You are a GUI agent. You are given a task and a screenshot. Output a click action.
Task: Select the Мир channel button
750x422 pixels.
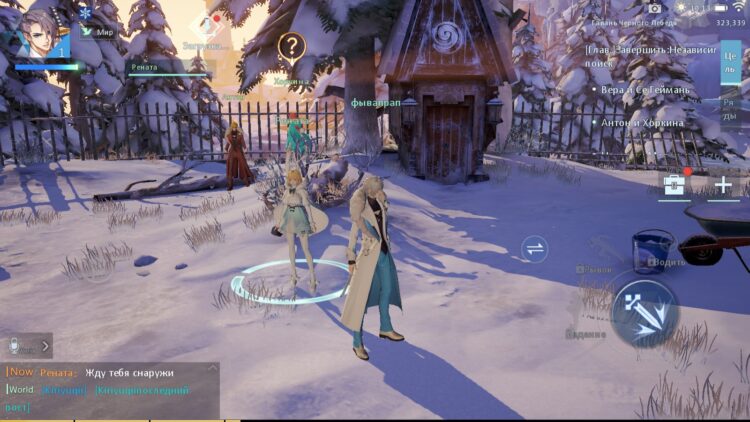click(97, 32)
